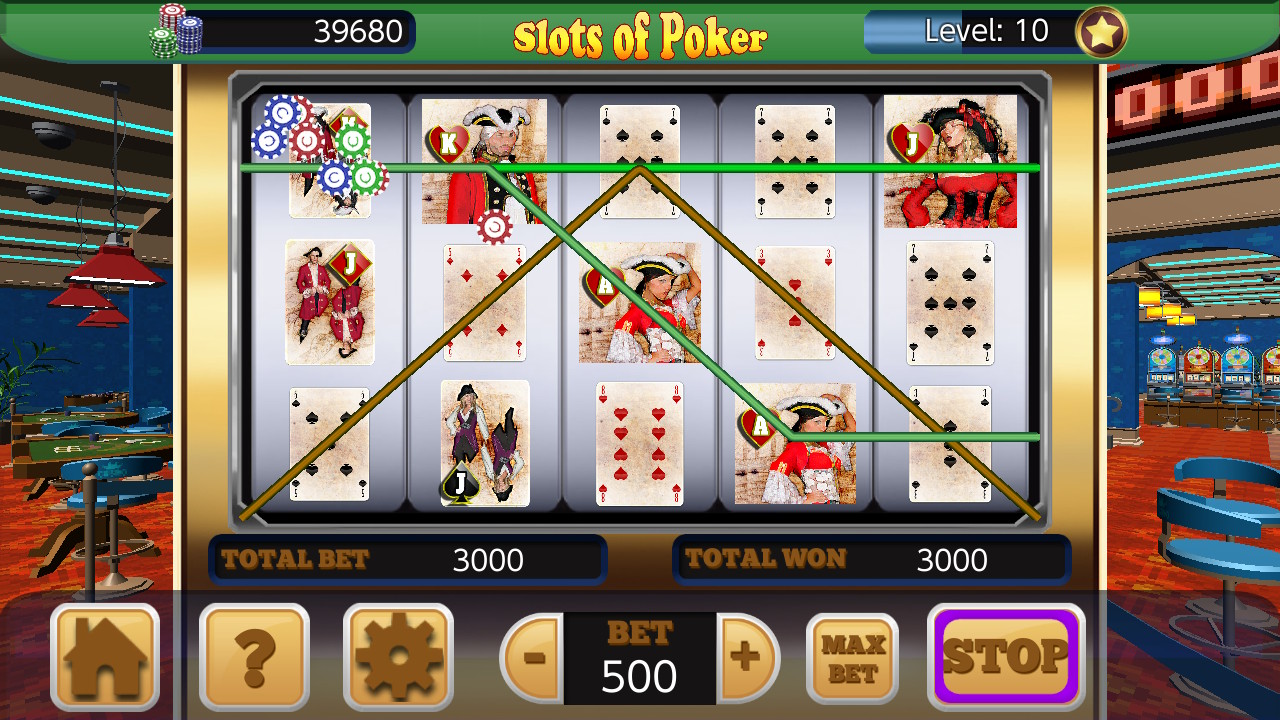Click the Slots of Poker title
Viewport: 1280px width, 720px height.
(x=639, y=33)
